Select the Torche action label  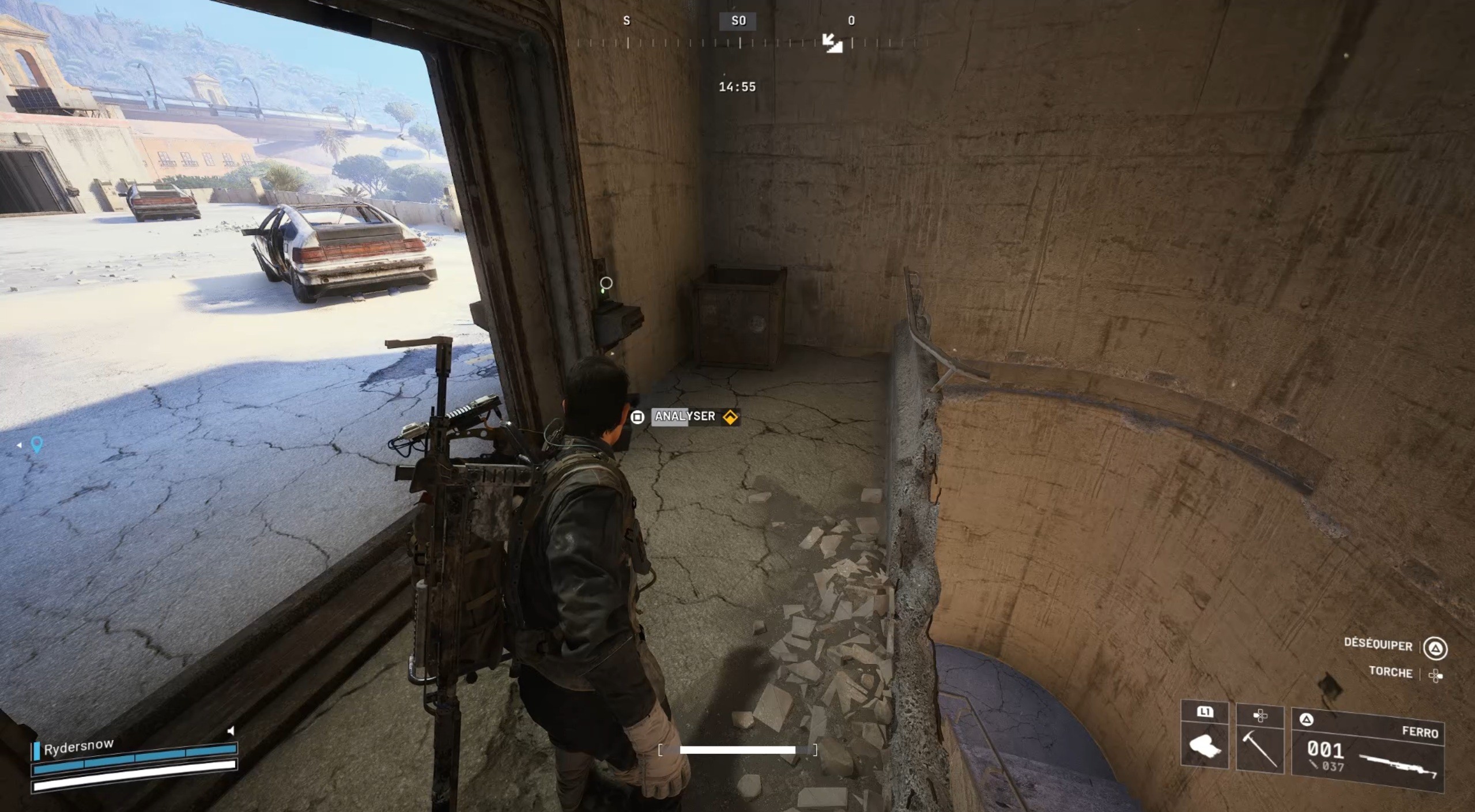pyautogui.click(x=1390, y=673)
